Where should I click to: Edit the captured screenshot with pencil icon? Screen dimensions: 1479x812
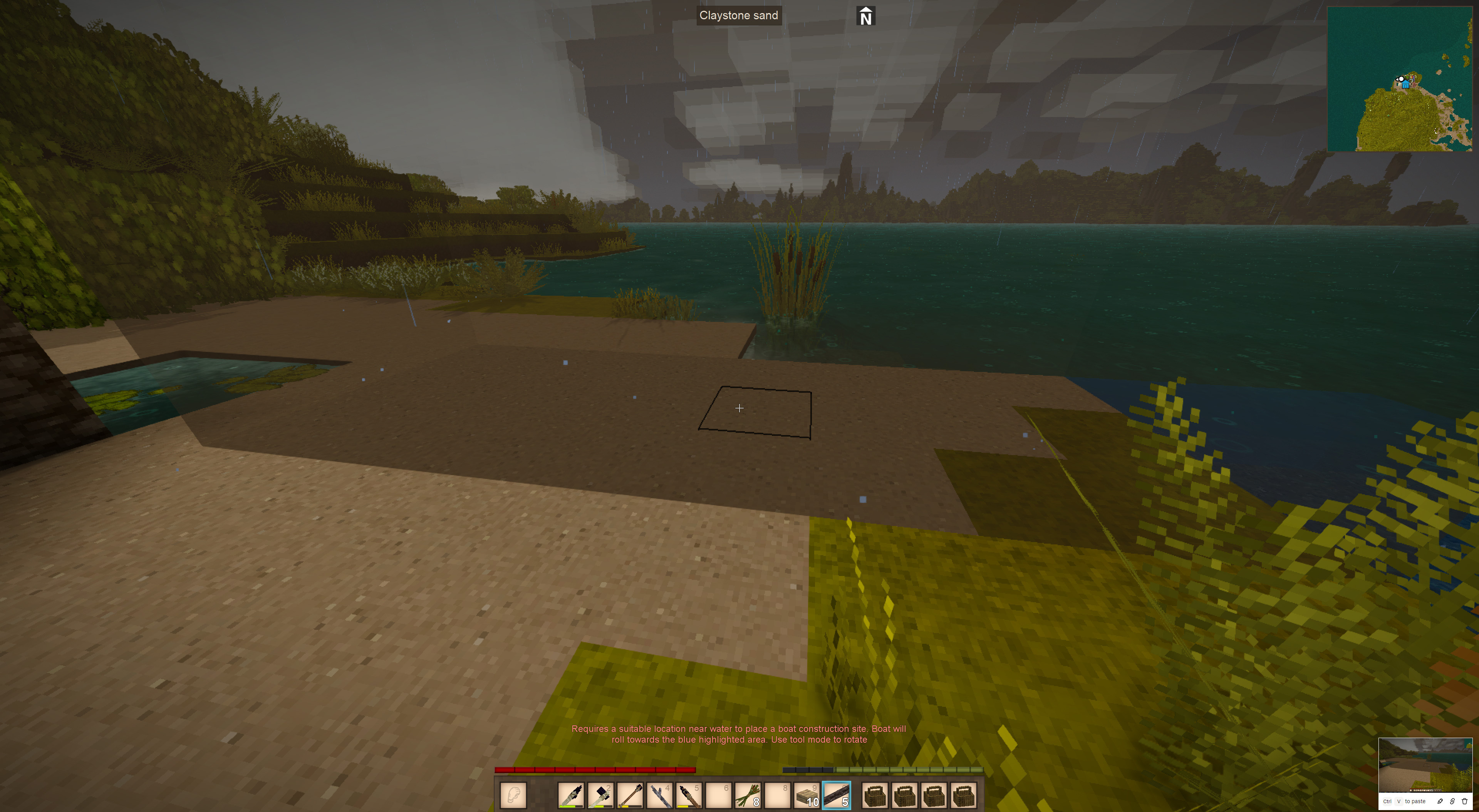click(x=1440, y=801)
